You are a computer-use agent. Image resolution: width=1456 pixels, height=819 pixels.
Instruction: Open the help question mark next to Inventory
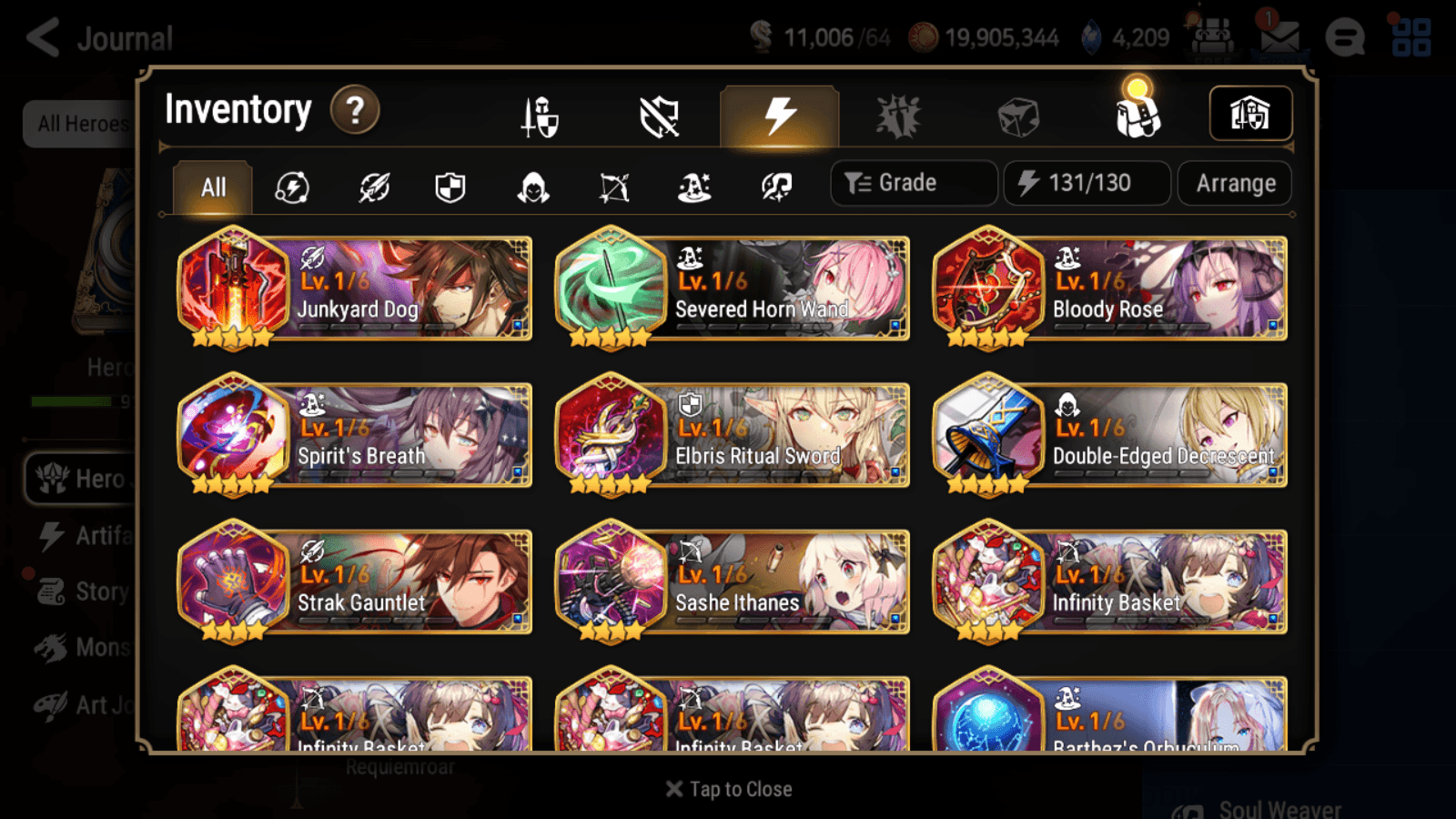click(x=355, y=110)
